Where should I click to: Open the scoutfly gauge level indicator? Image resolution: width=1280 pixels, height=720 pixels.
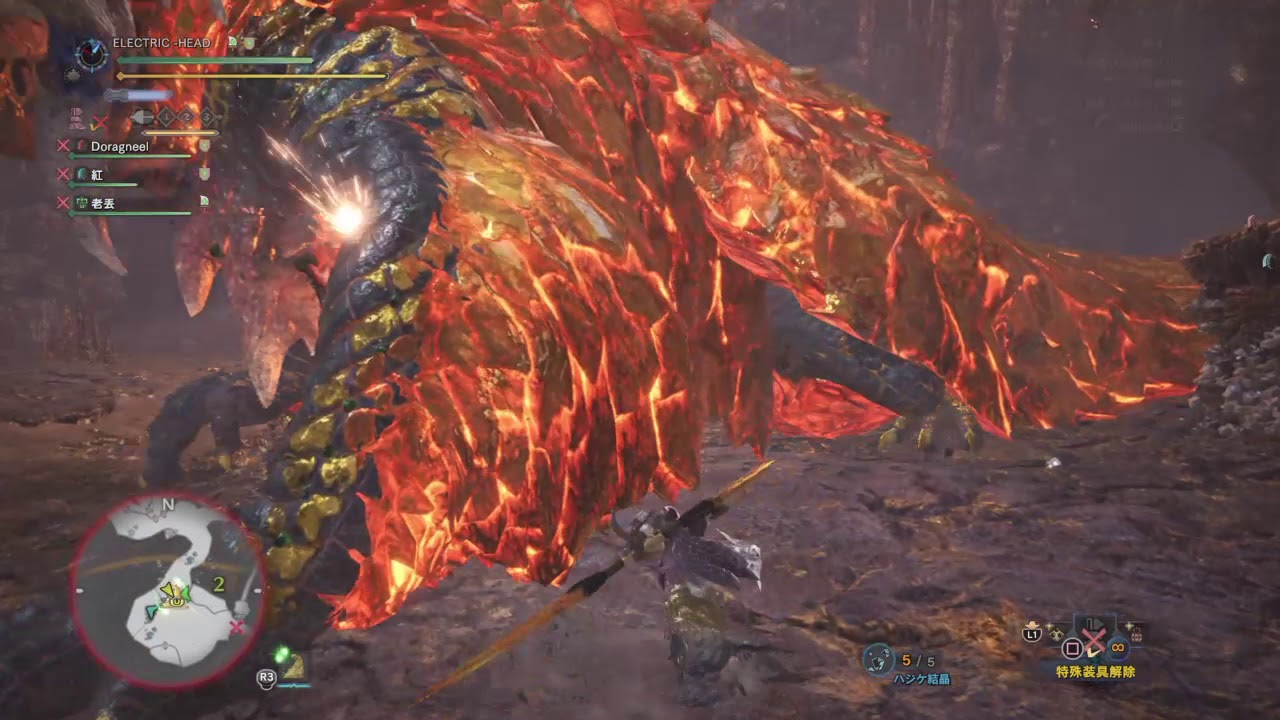pyautogui.click(x=143, y=118)
